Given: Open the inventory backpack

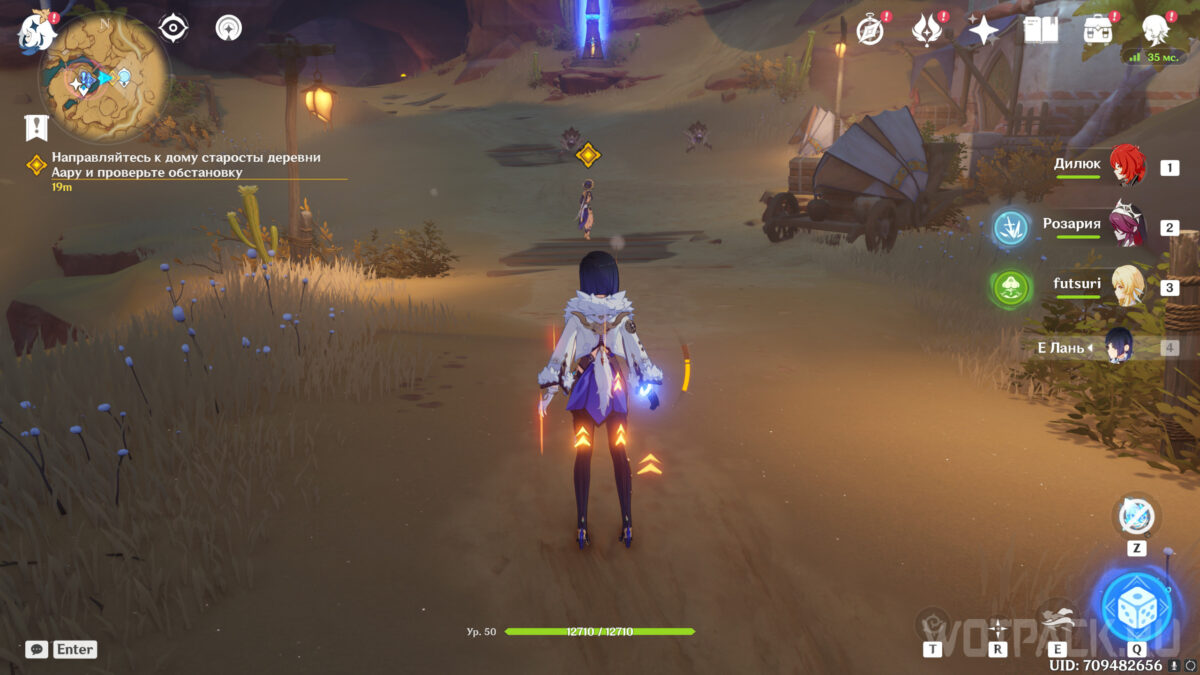Looking at the screenshot, I should [1099, 30].
